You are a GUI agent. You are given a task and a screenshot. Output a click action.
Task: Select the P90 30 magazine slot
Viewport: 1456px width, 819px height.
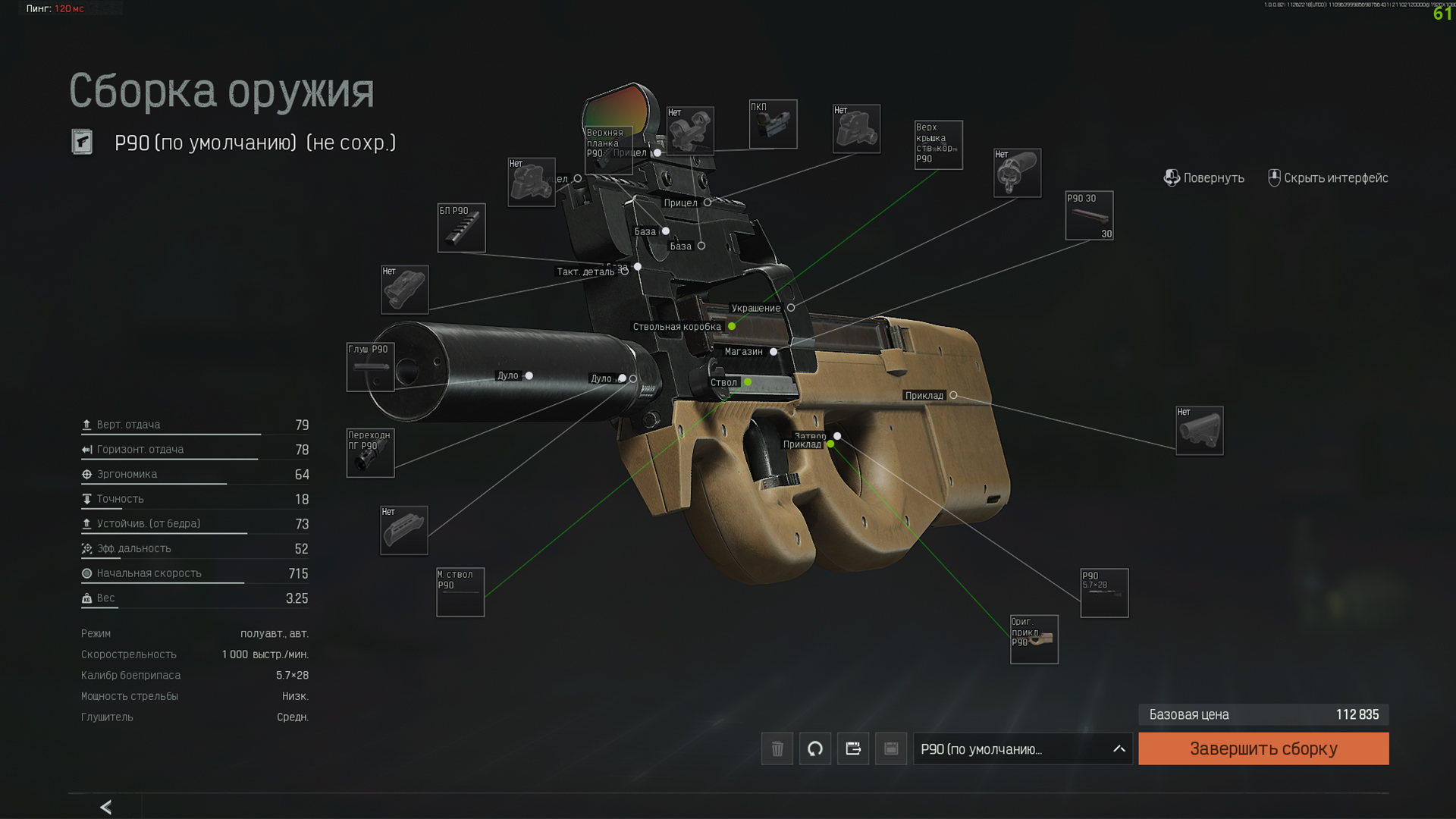click(1089, 215)
